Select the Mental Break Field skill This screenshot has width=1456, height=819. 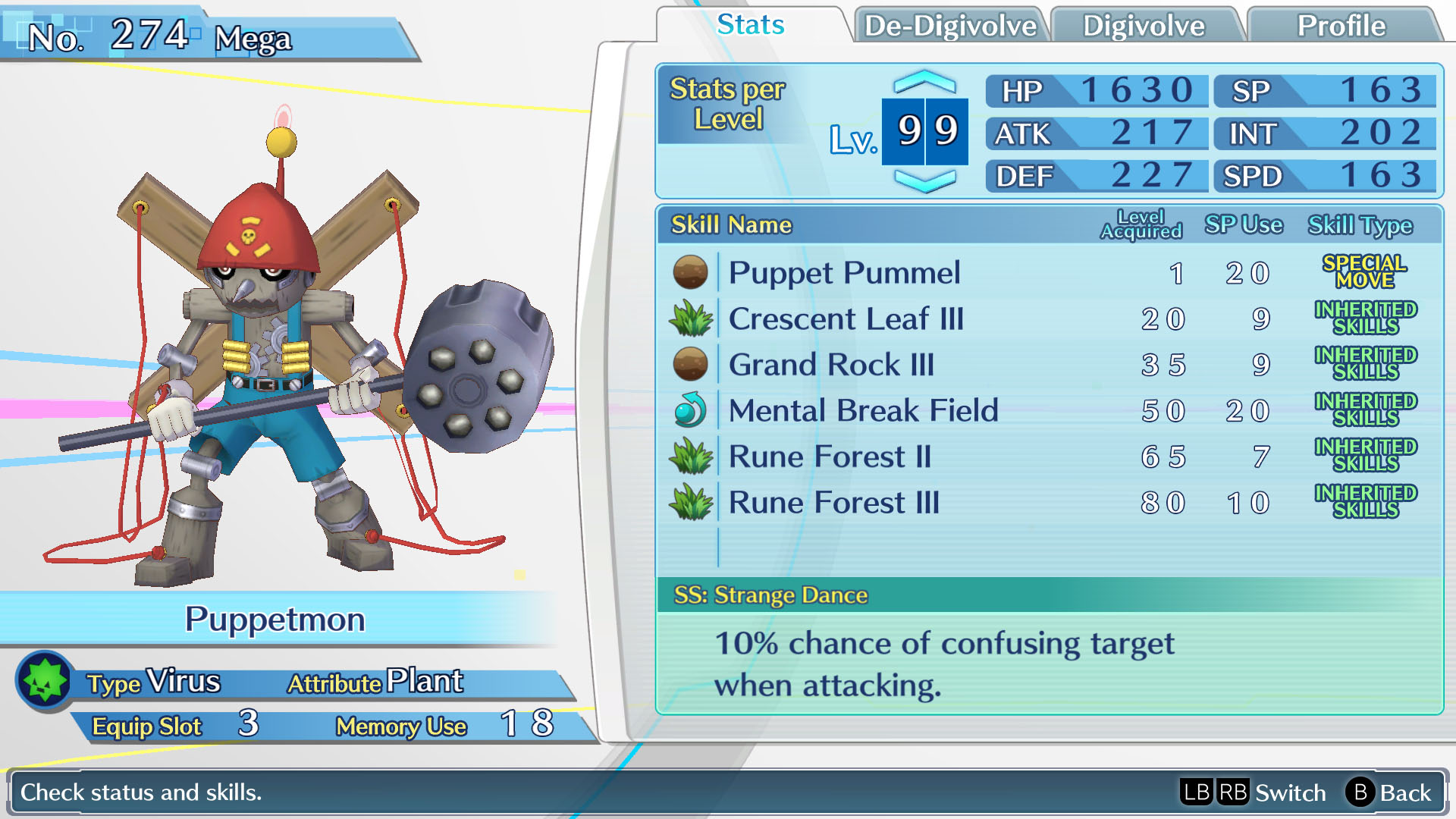[x=863, y=411]
